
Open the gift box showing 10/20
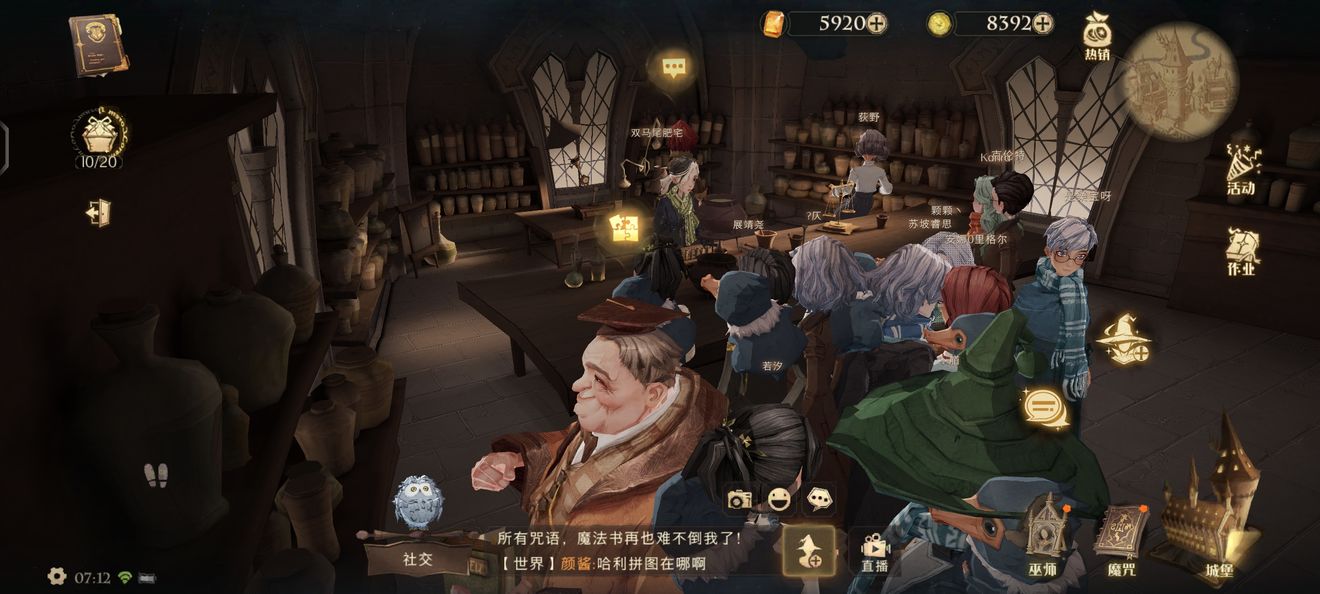tap(98, 138)
